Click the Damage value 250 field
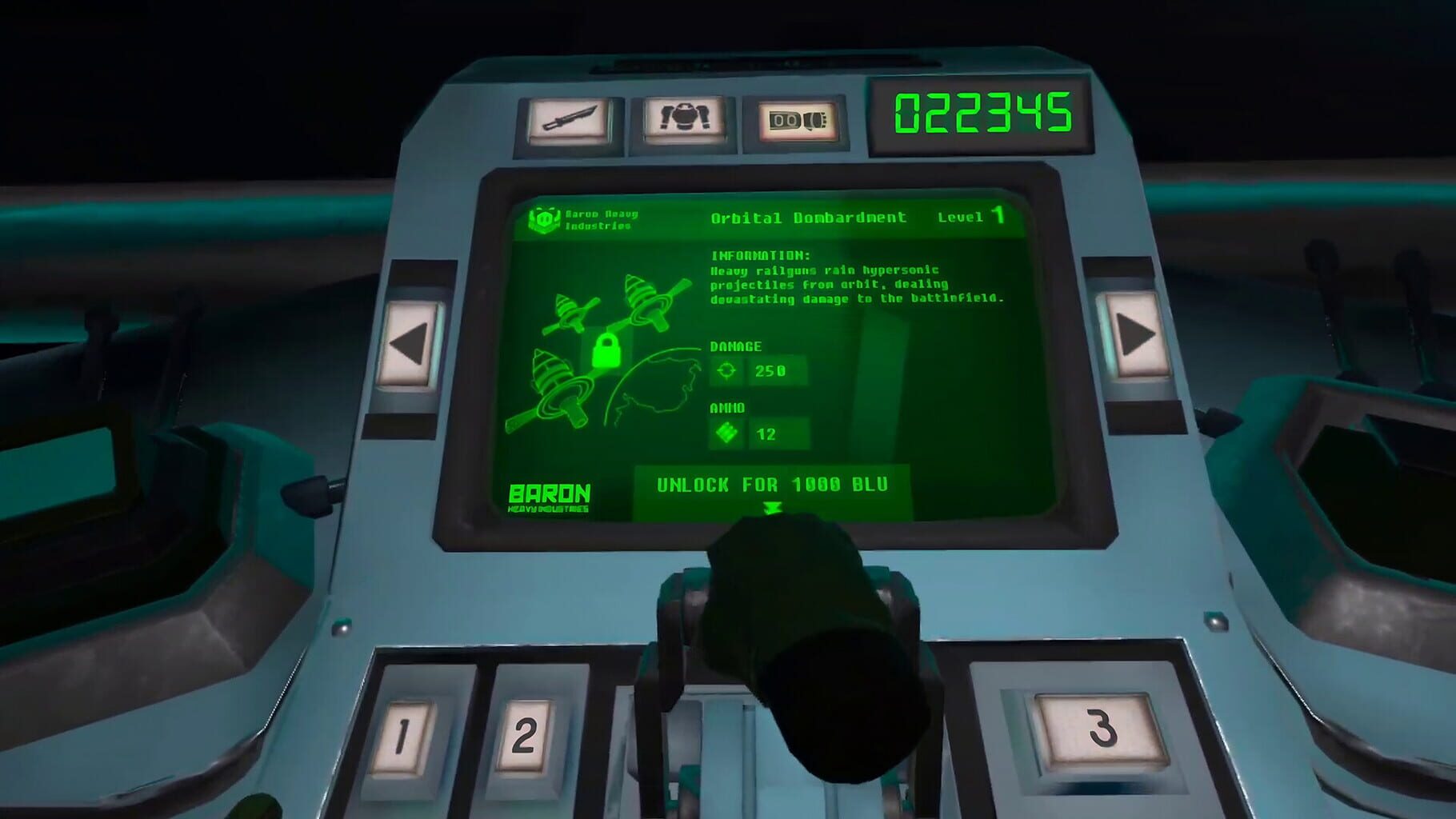This screenshot has height=819, width=1456. 770,371
